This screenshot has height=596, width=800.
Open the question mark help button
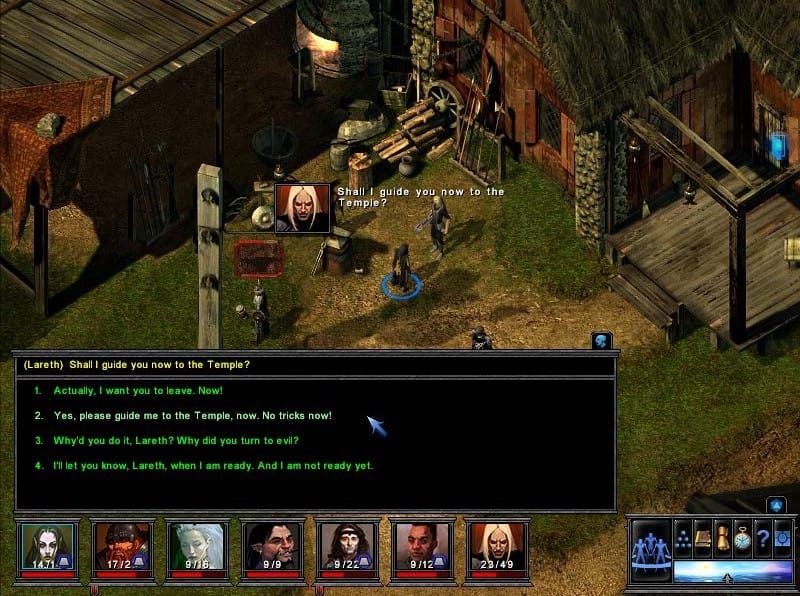[x=761, y=537]
